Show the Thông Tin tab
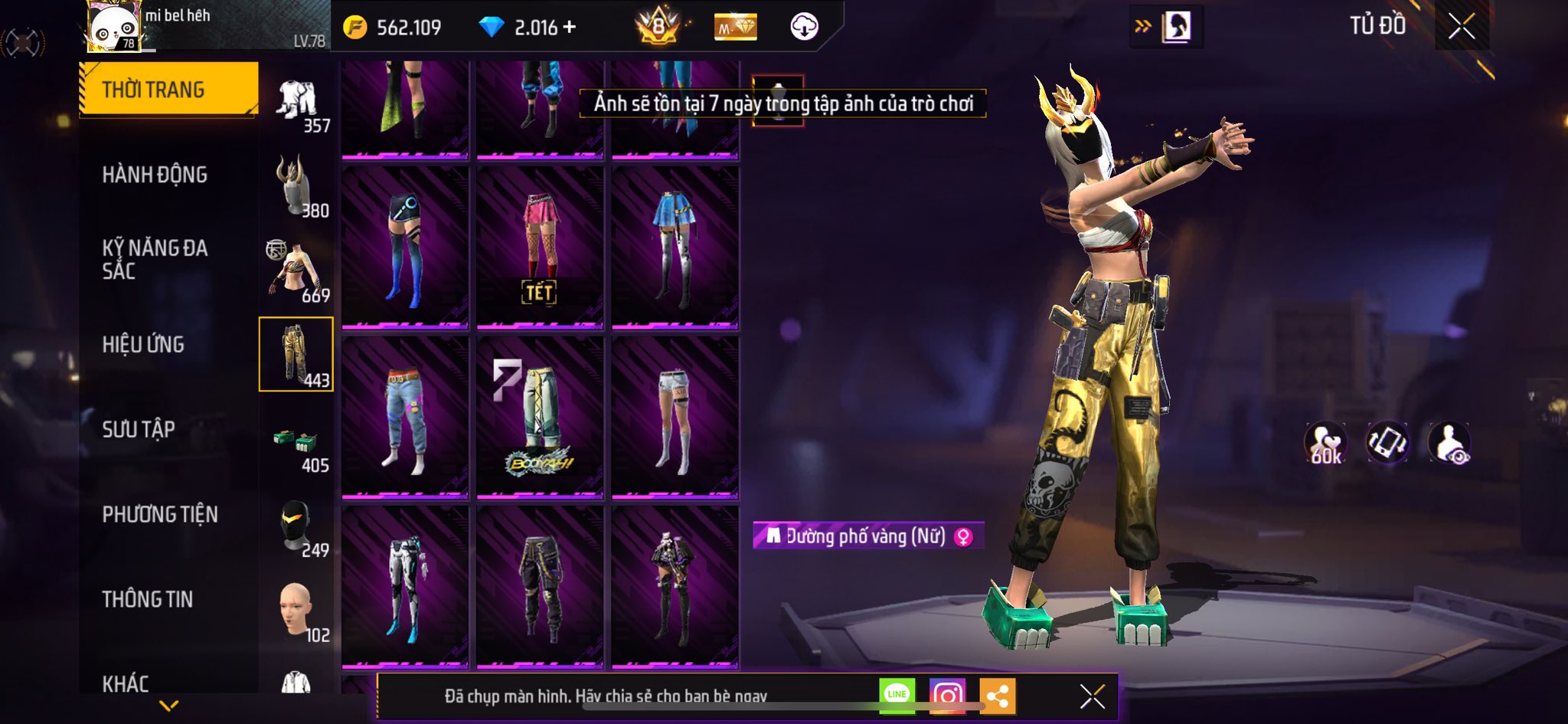This screenshot has width=1568, height=724. [x=148, y=599]
